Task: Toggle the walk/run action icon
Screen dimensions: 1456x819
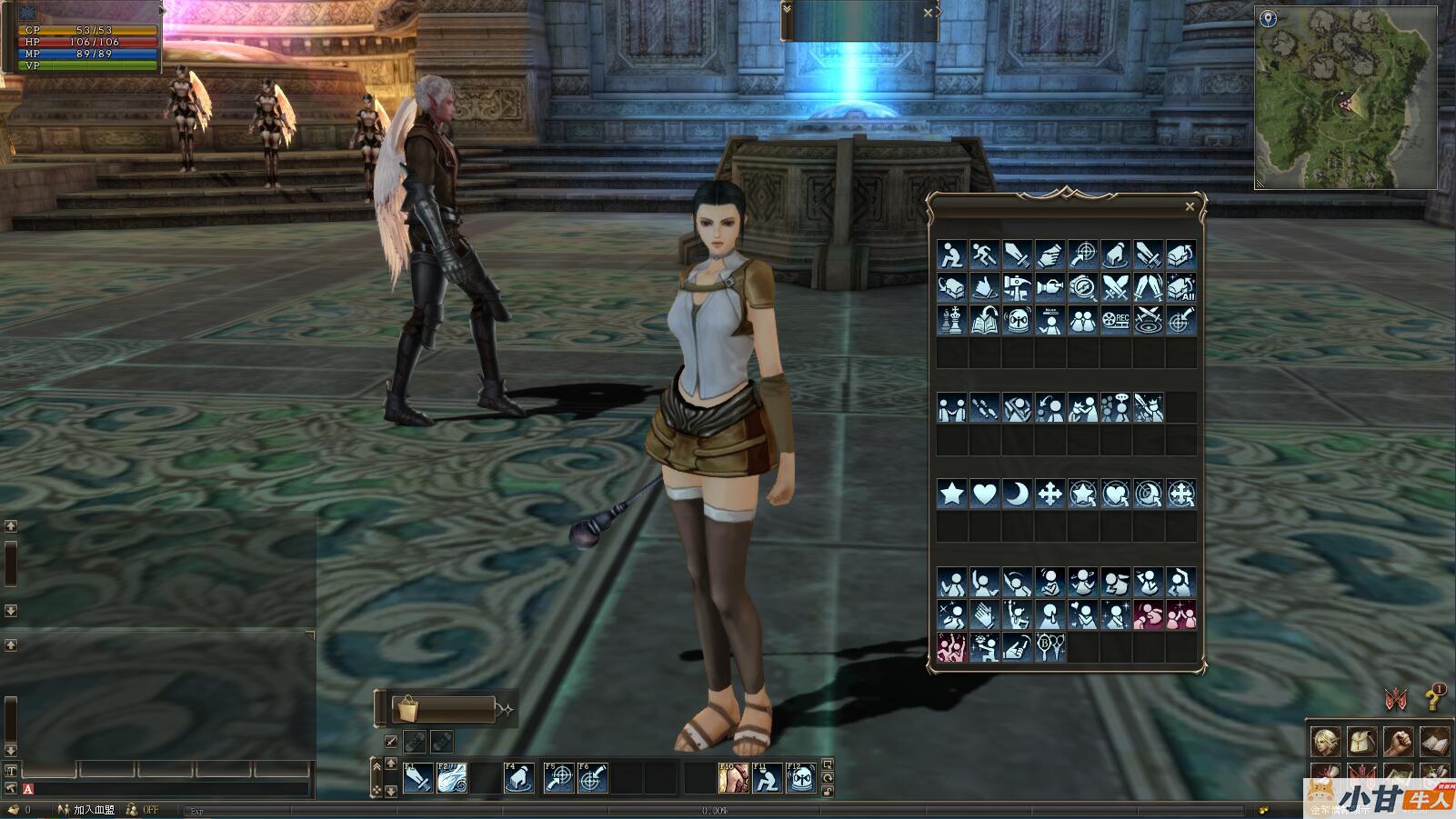Action: 984,255
